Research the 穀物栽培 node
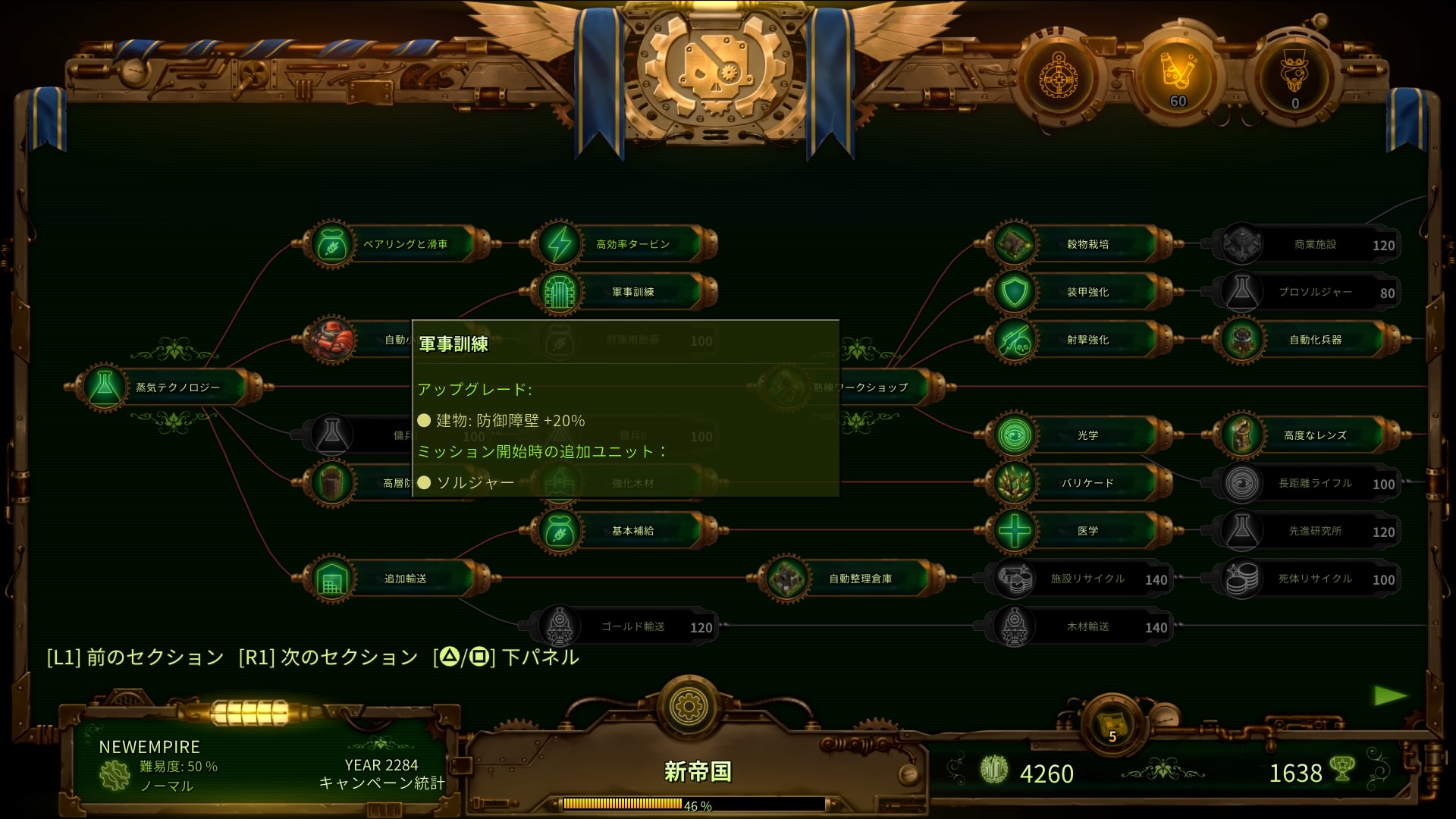This screenshot has width=1456, height=819. (1013, 243)
